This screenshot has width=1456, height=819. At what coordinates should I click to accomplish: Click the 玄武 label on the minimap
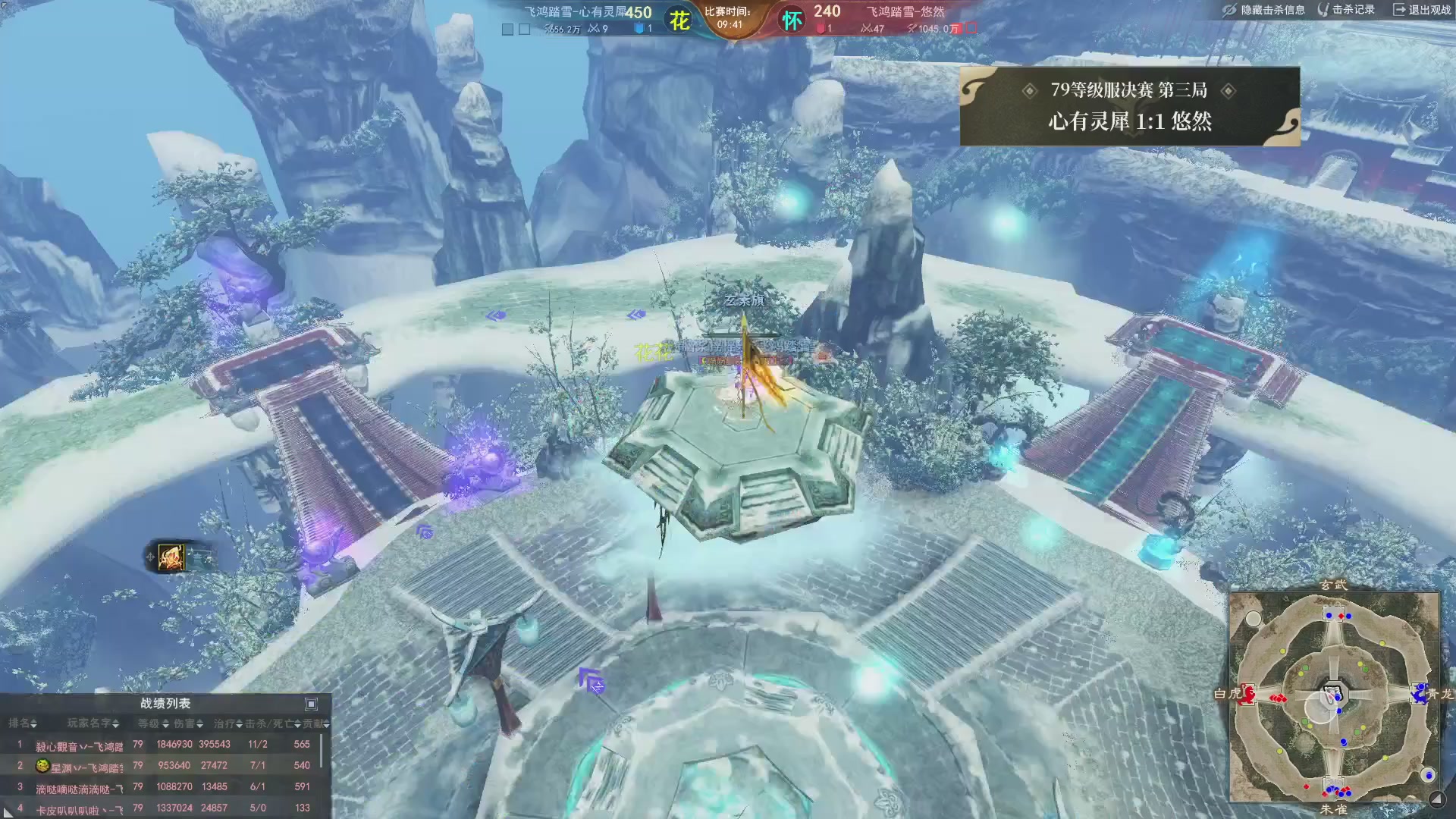(x=1334, y=585)
